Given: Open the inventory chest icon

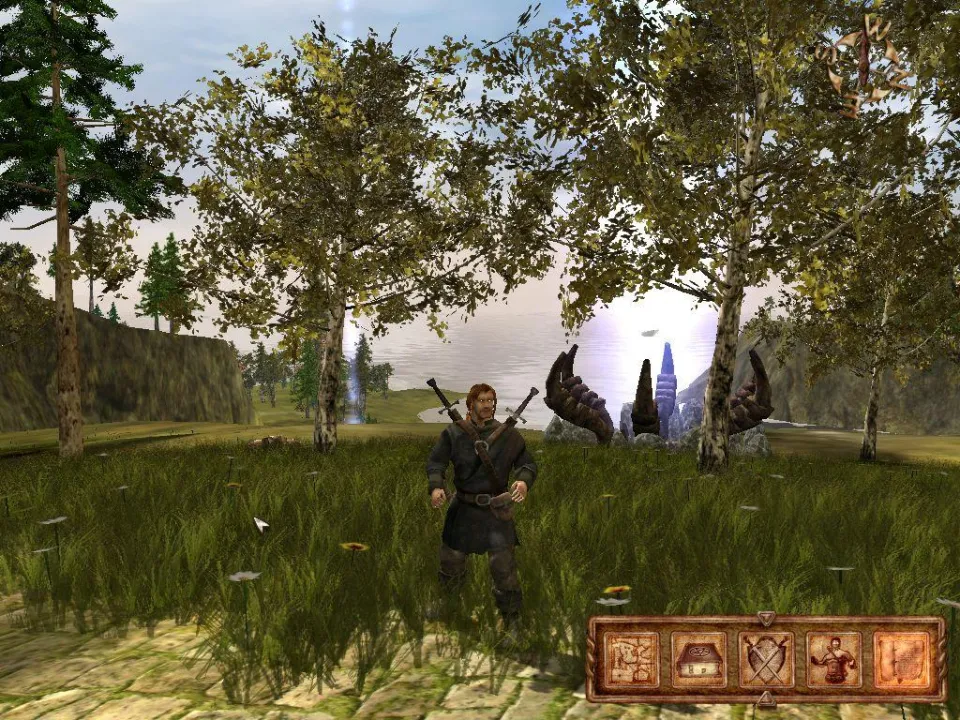Looking at the screenshot, I should [699, 659].
